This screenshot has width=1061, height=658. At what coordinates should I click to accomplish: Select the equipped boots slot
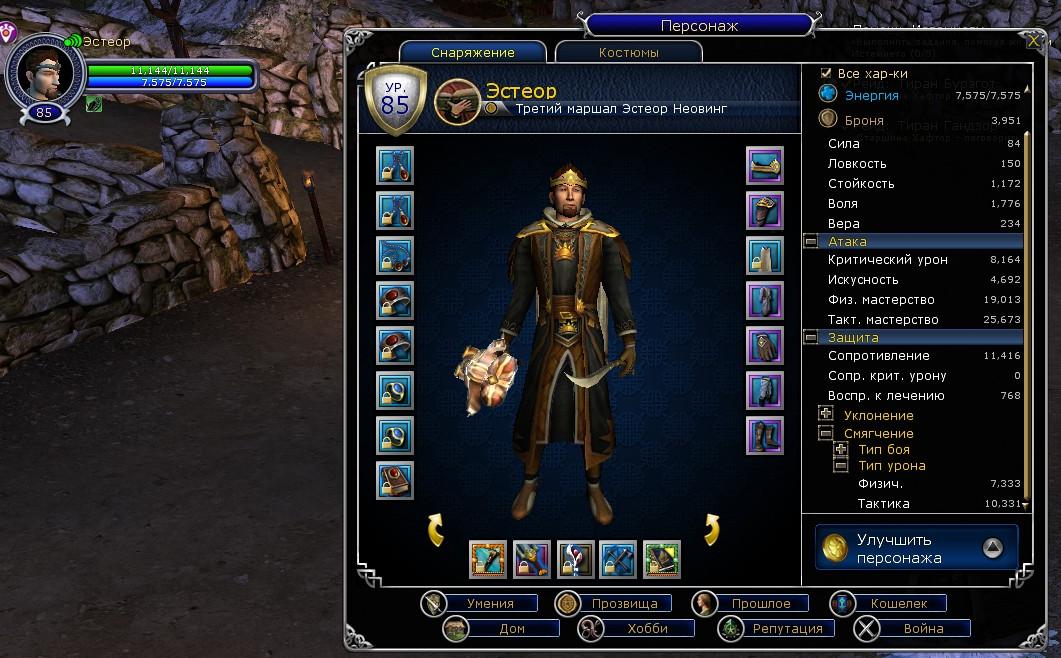click(x=765, y=435)
